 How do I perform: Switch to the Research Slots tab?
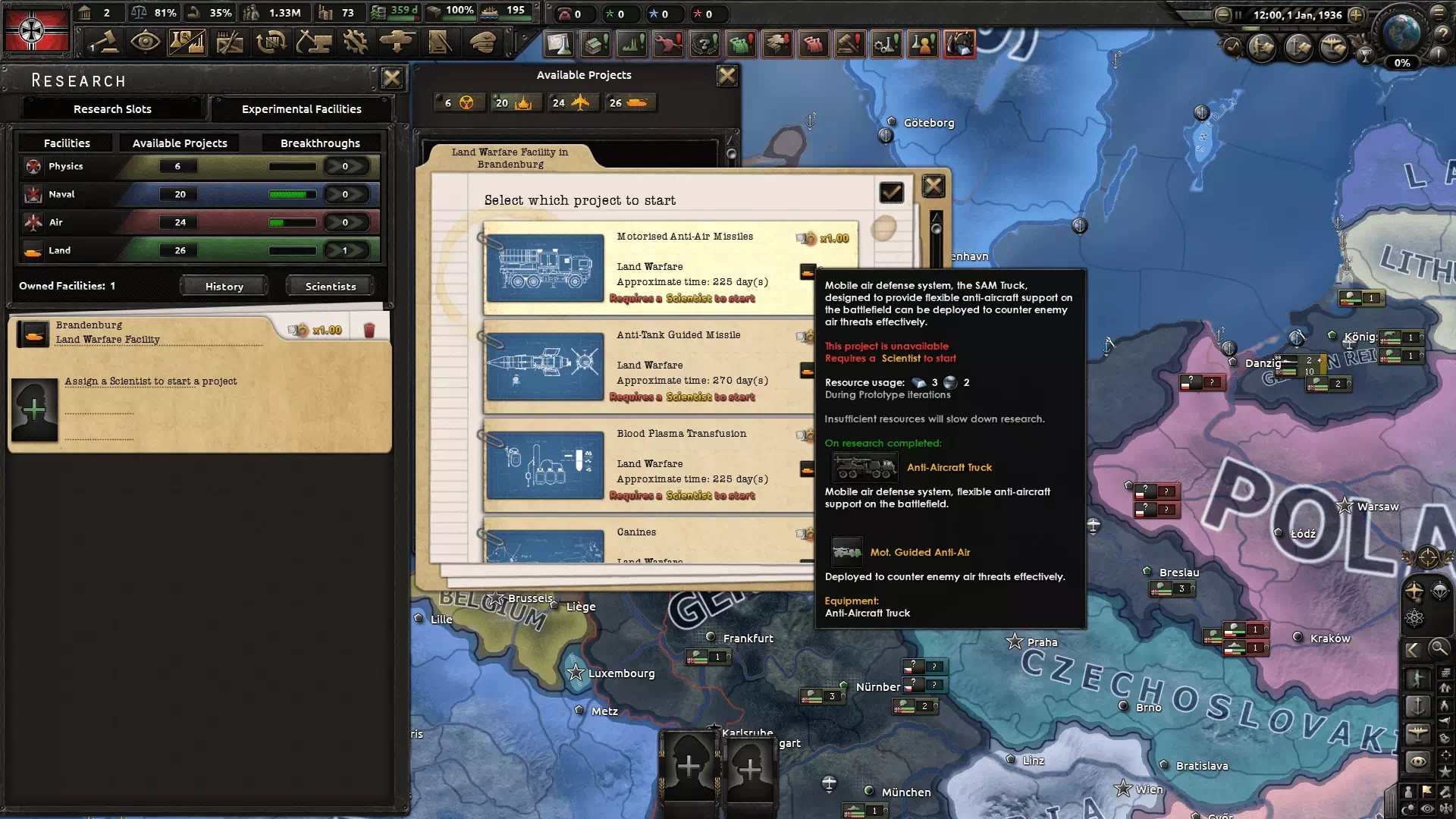[112, 109]
